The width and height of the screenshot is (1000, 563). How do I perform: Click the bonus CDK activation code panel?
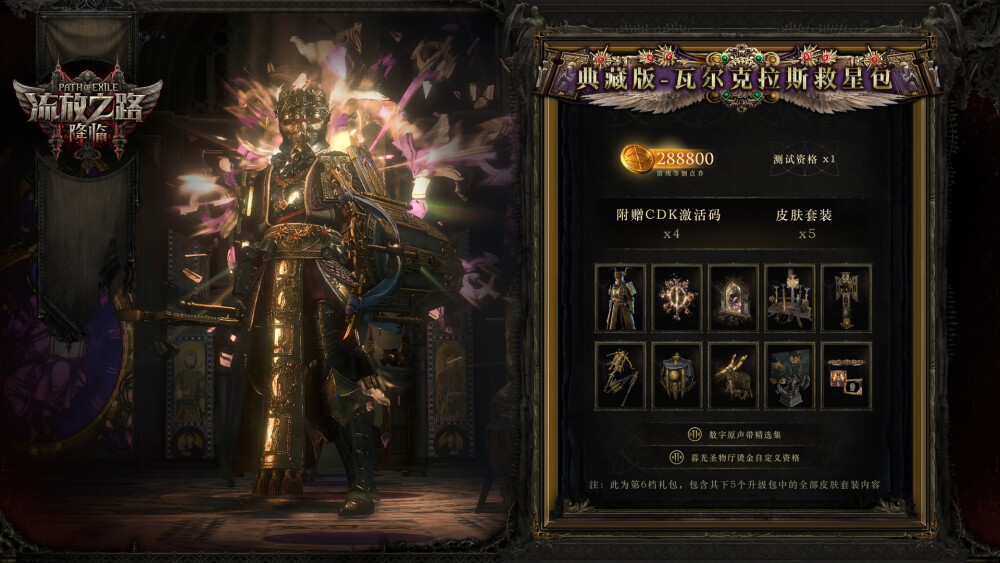pos(668,223)
